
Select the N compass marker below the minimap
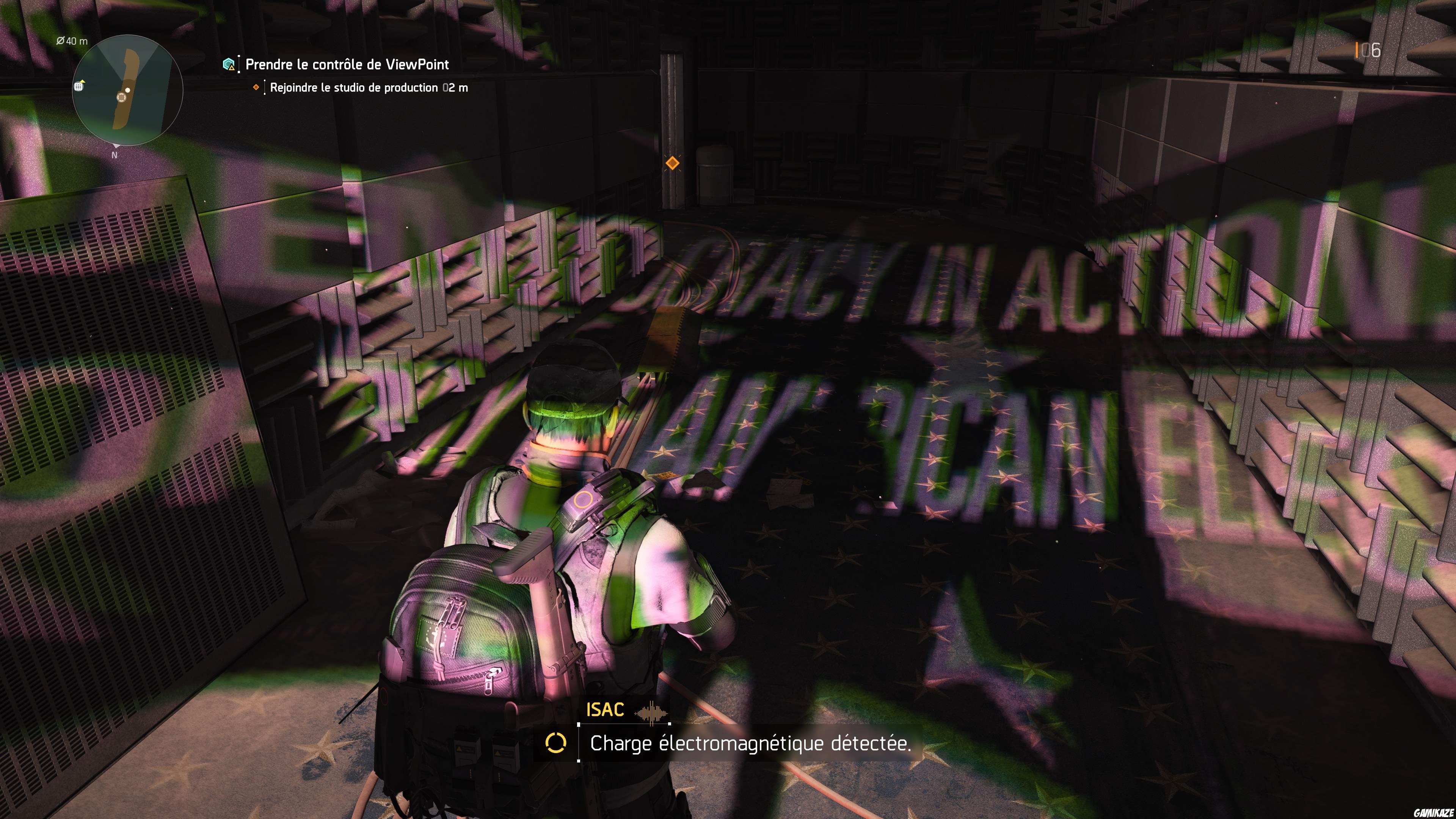(x=115, y=155)
